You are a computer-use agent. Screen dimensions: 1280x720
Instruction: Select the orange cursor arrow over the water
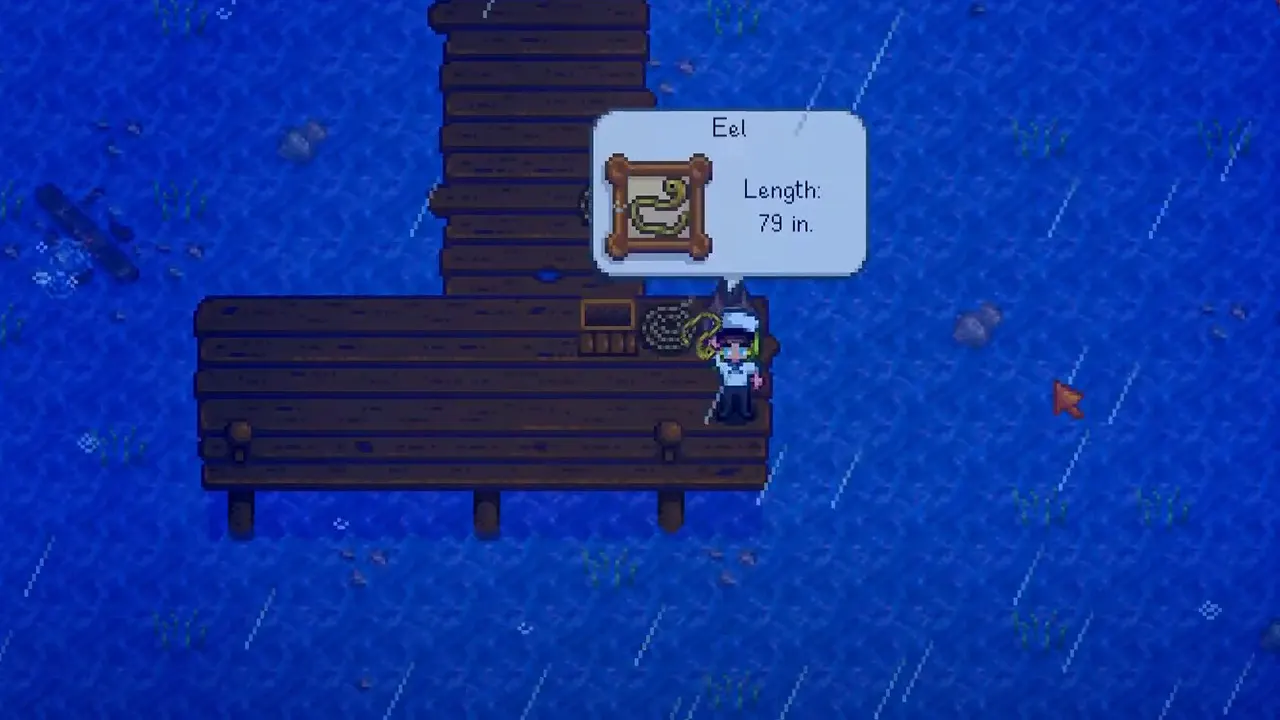click(x=1068, y=400)
